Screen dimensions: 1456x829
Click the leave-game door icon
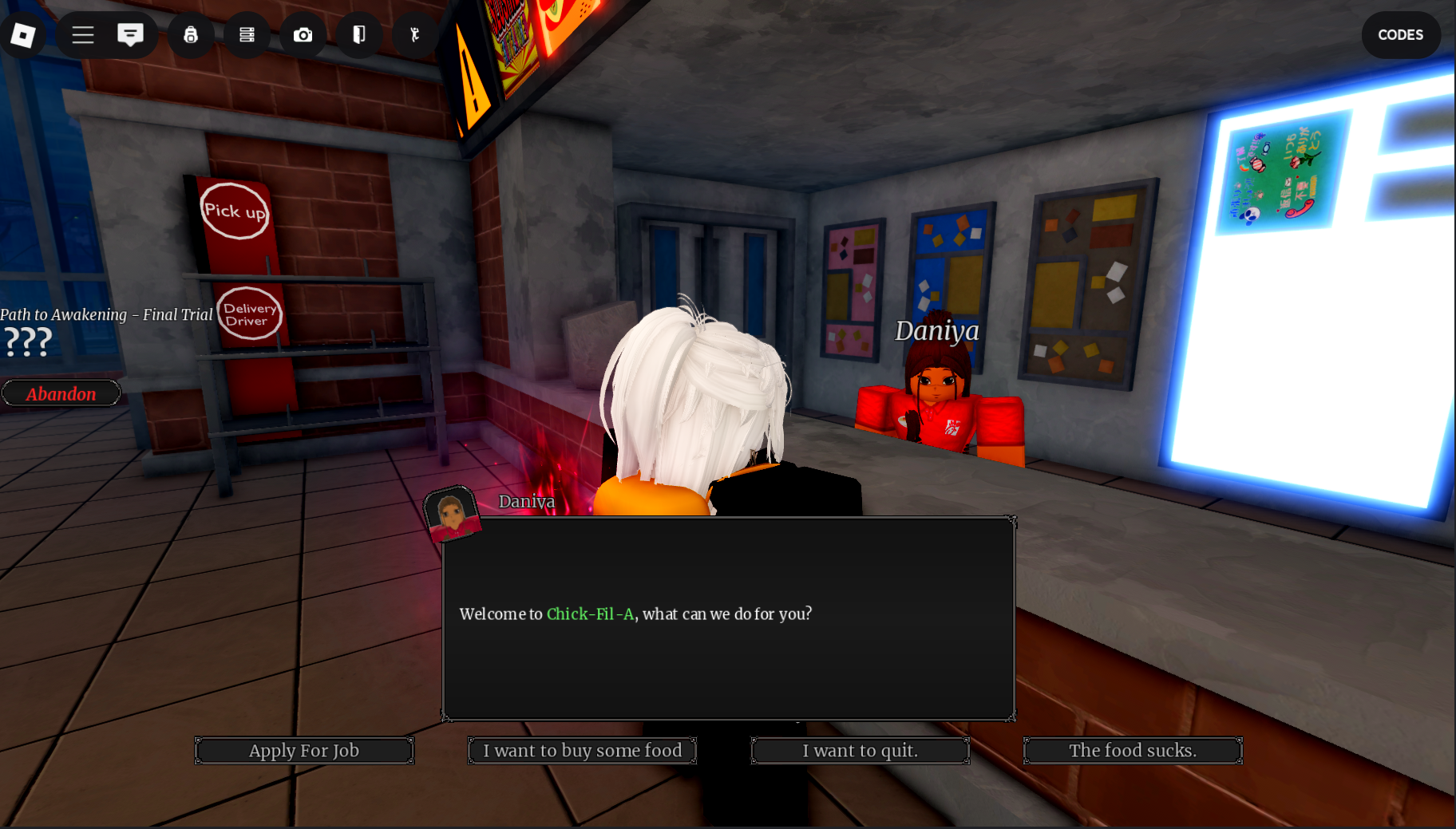tap(358, 35)
